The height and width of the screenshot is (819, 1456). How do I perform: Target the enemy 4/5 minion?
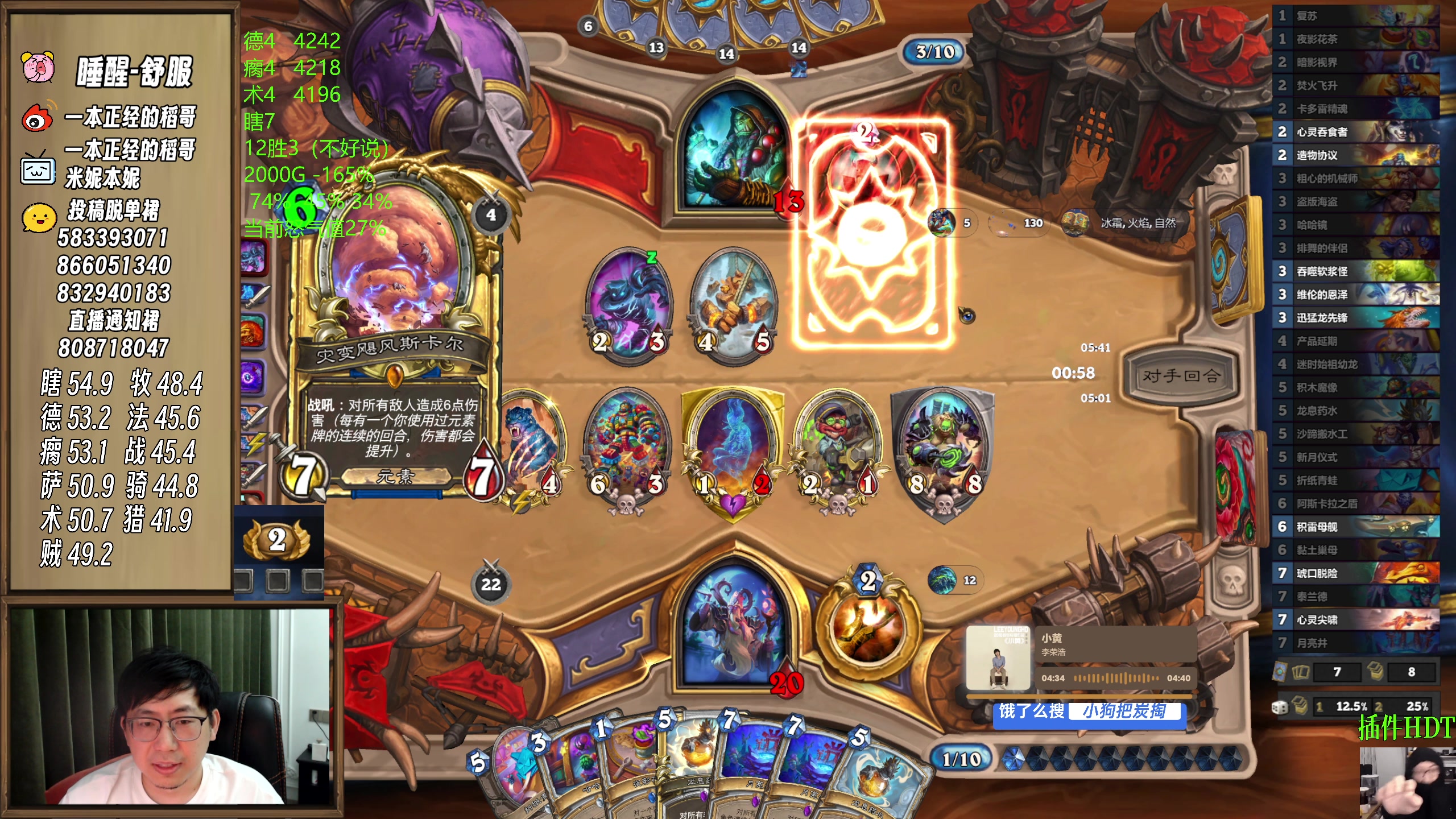[x=734, y=301]
